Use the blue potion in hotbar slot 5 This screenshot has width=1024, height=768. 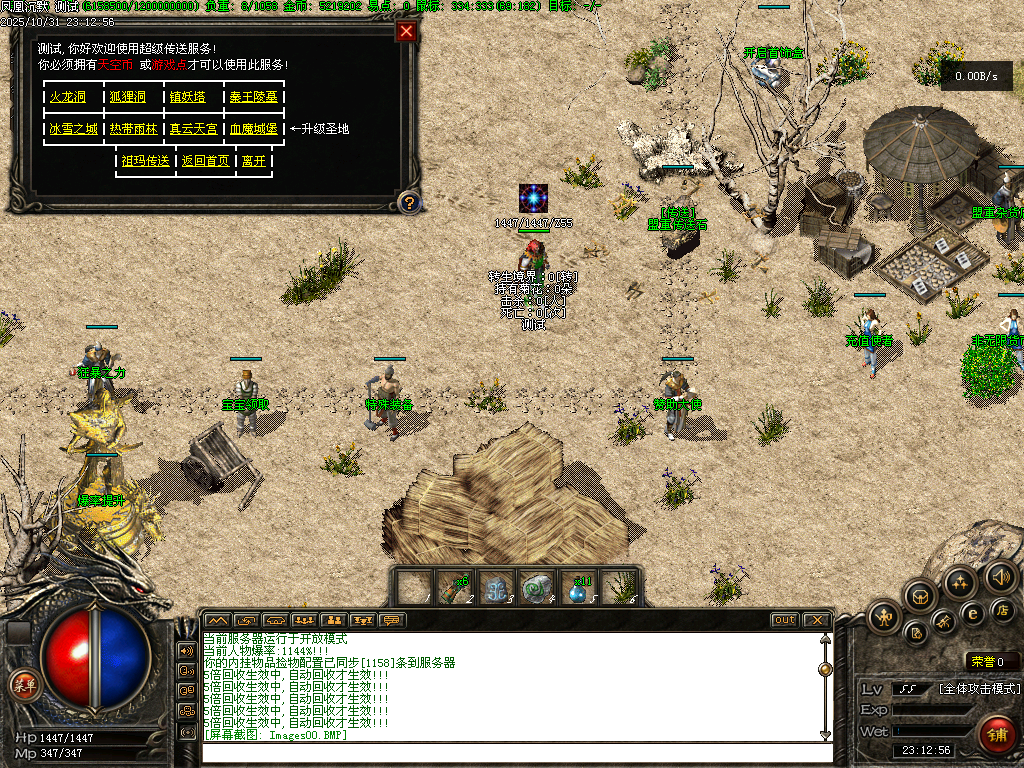(579, 588)
